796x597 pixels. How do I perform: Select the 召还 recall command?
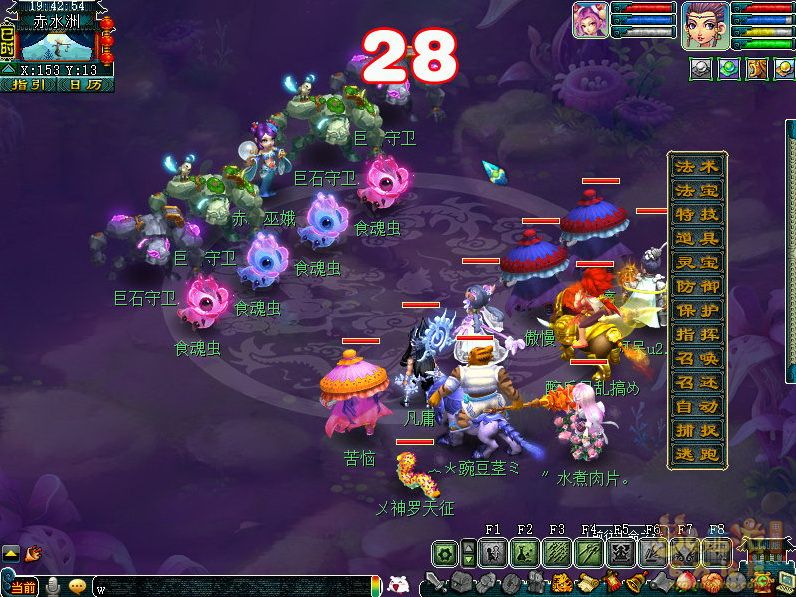(x=697, y=382)
